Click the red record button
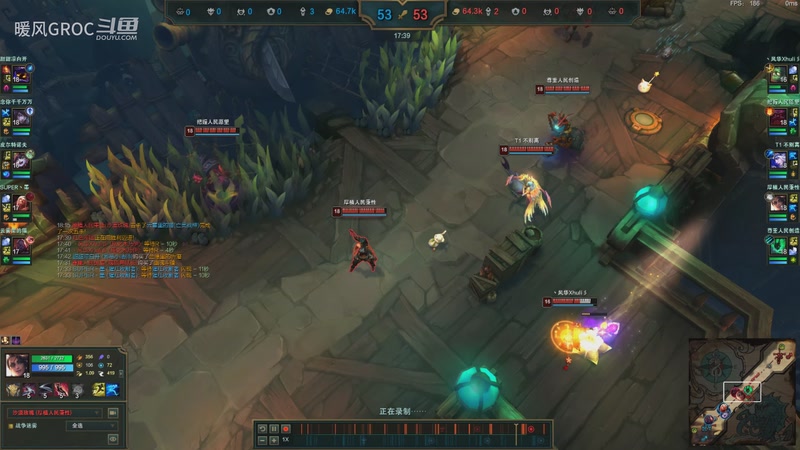800x450 pixels. (285, 428)
